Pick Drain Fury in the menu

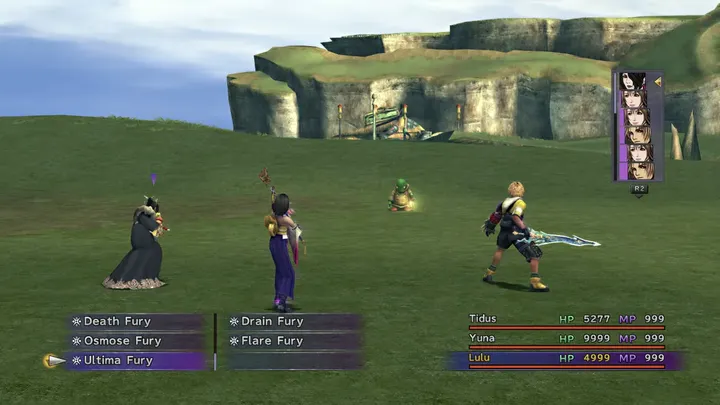(x=272, y=322)
